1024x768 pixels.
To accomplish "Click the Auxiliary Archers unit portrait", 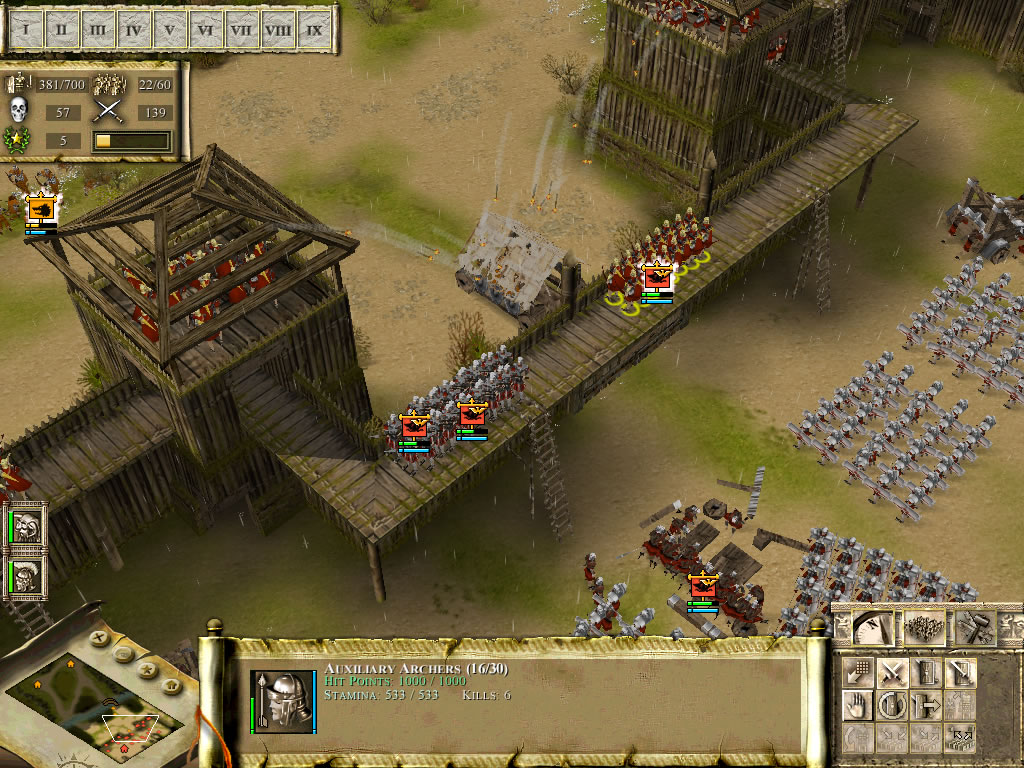I will pos(282,700).
